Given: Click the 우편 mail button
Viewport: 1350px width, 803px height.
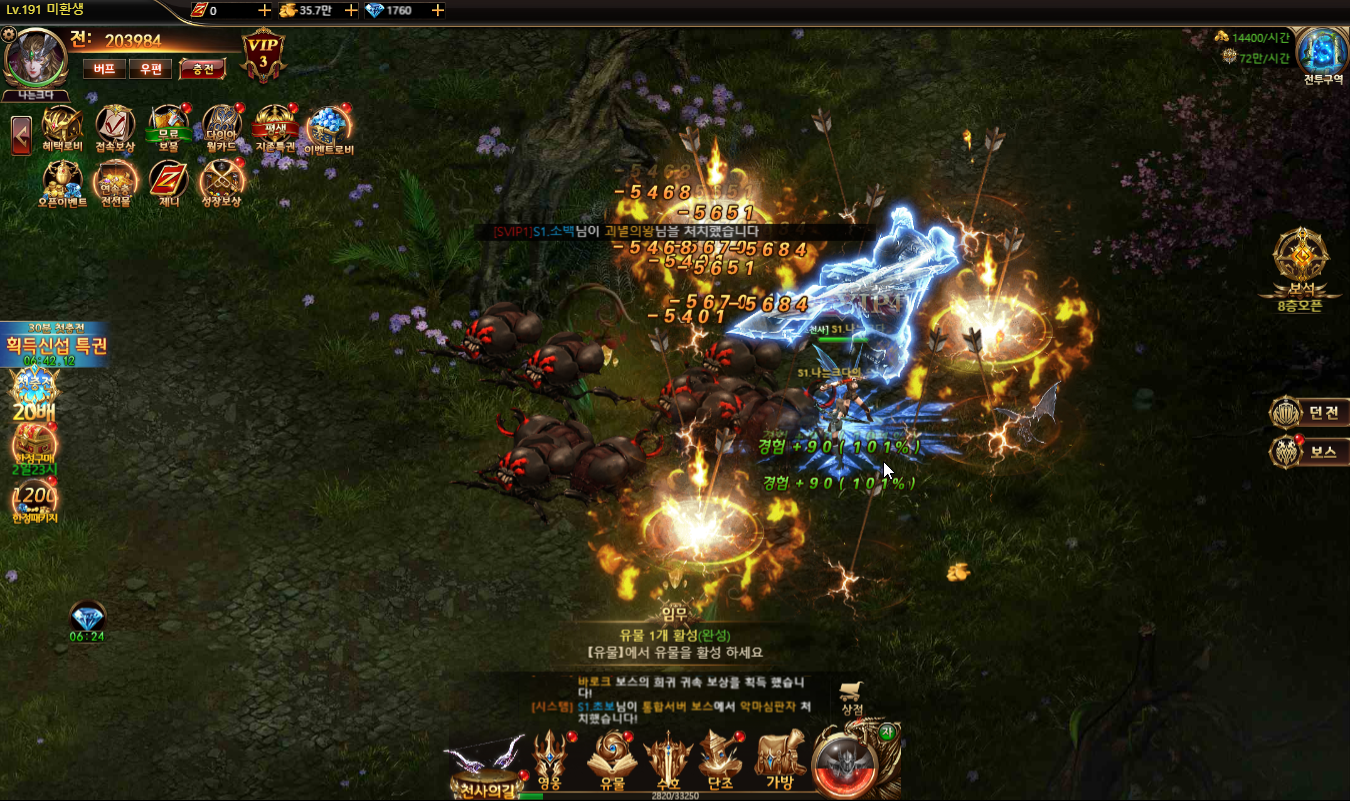Looking at the screenshot, I should click(x=151, y=69).
